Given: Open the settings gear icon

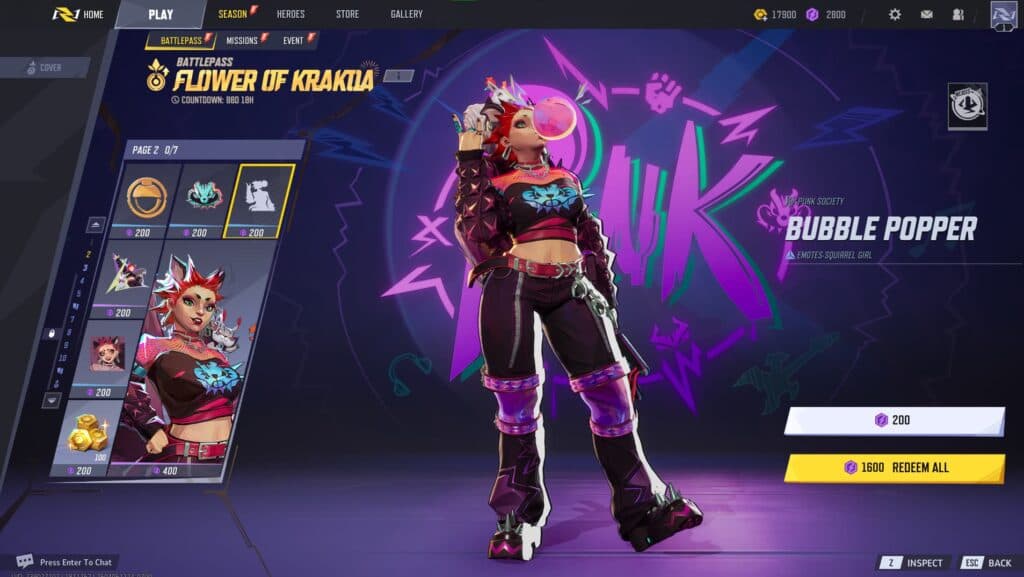Looking at the screenshot, I should (x=895, y=14).
